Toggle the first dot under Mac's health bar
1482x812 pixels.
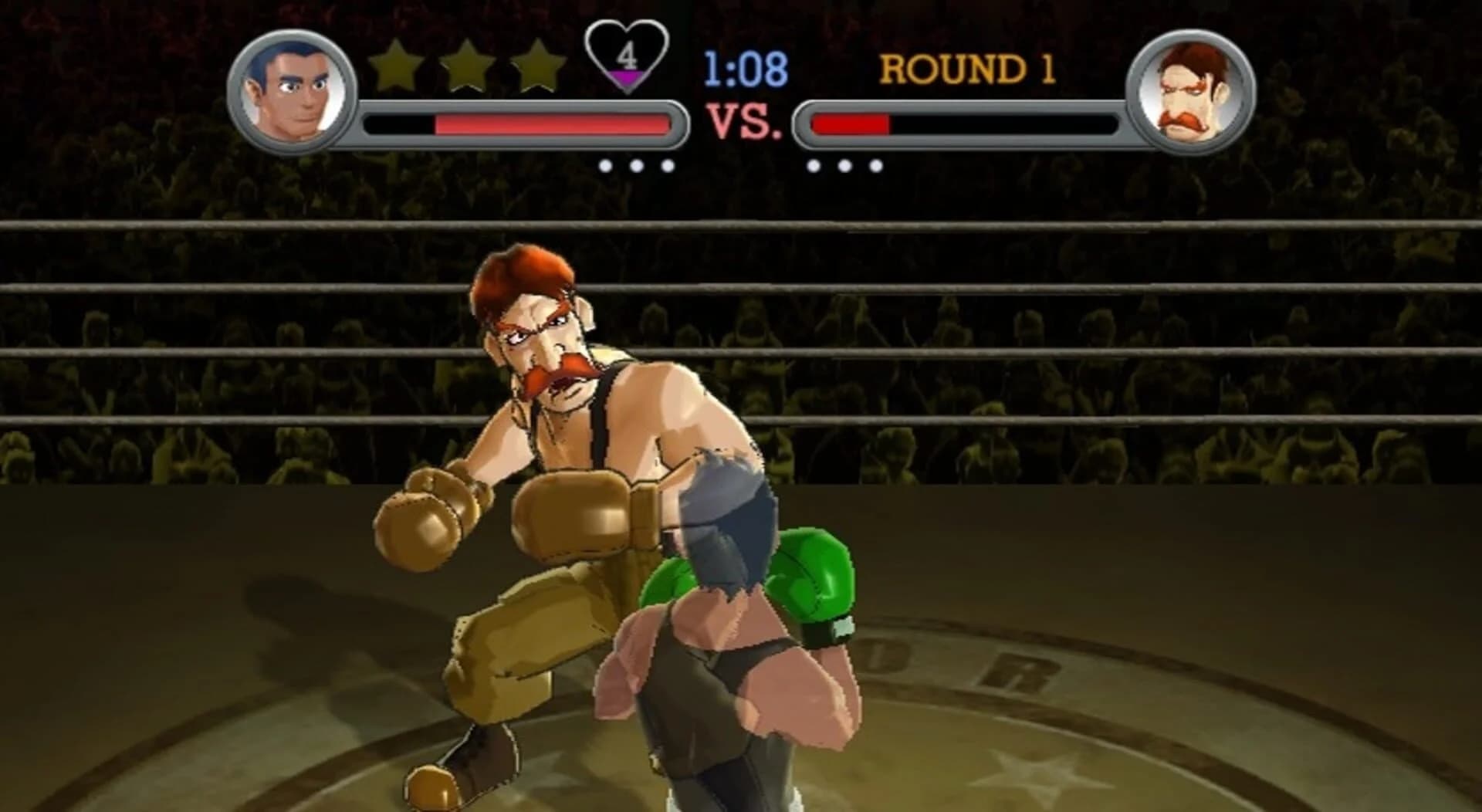tap(607, 164)
